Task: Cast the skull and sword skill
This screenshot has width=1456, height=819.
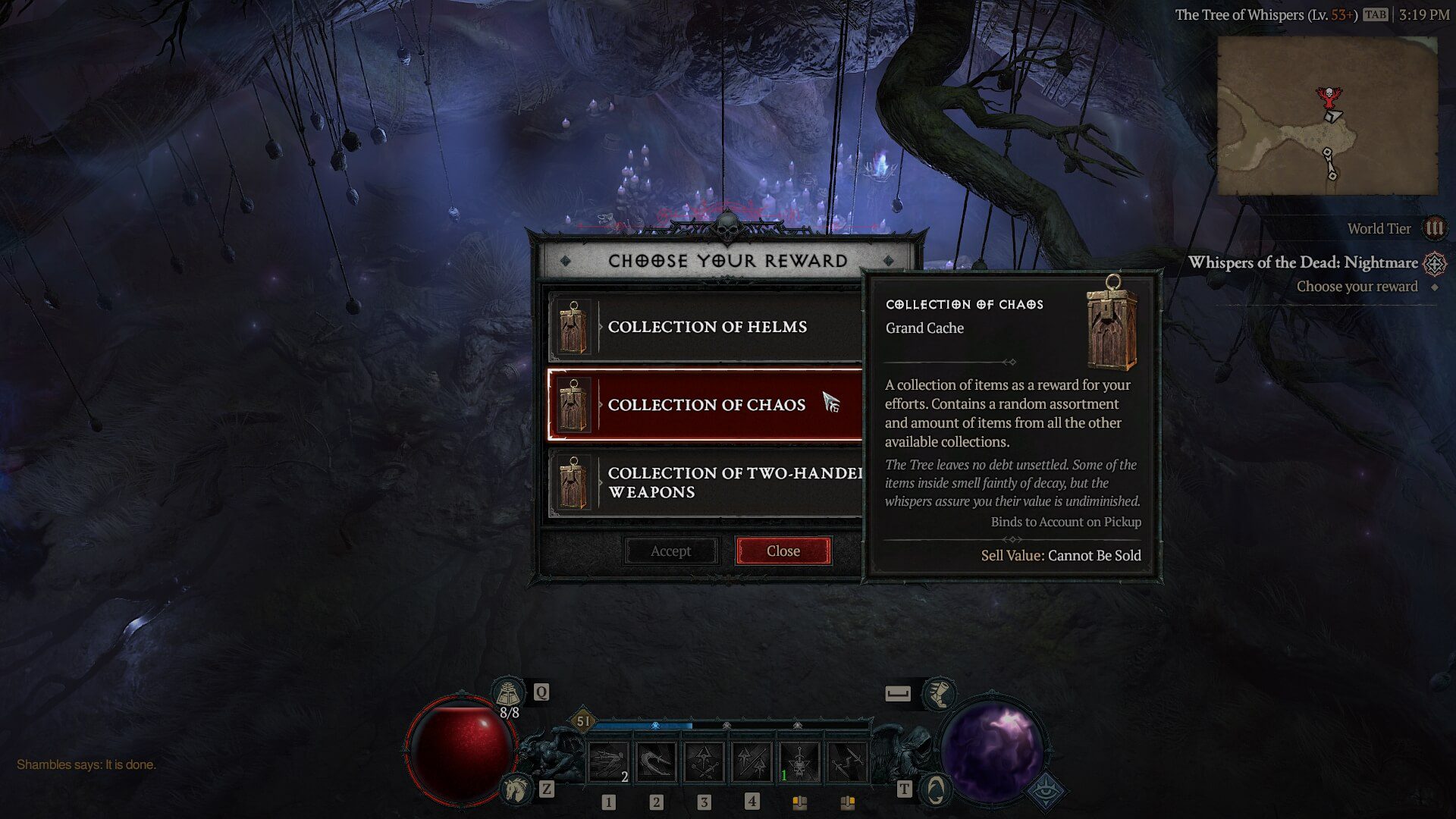Action: 799,762
